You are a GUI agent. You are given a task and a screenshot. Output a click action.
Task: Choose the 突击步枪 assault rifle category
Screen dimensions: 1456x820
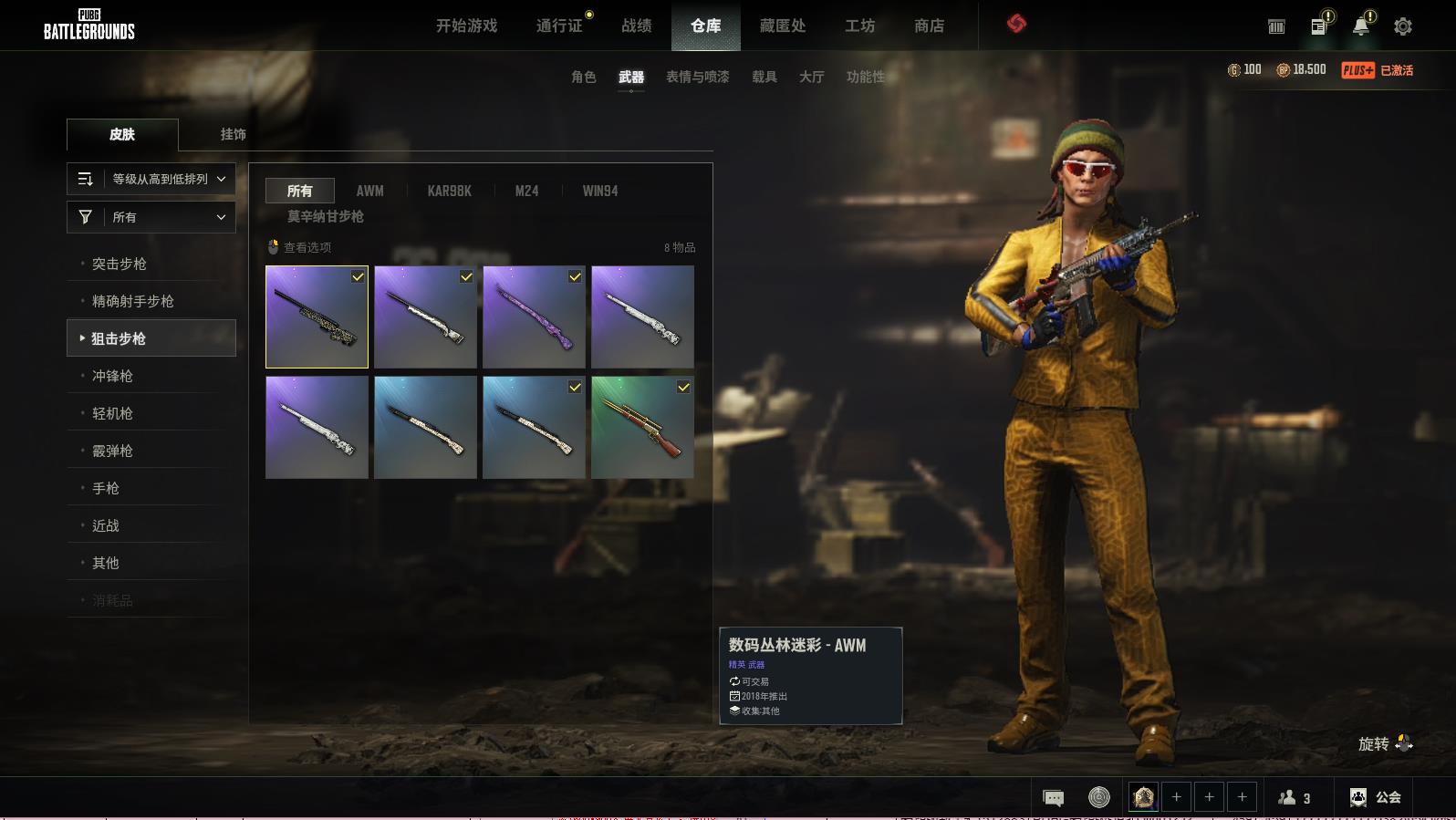(x=120, y=264)
